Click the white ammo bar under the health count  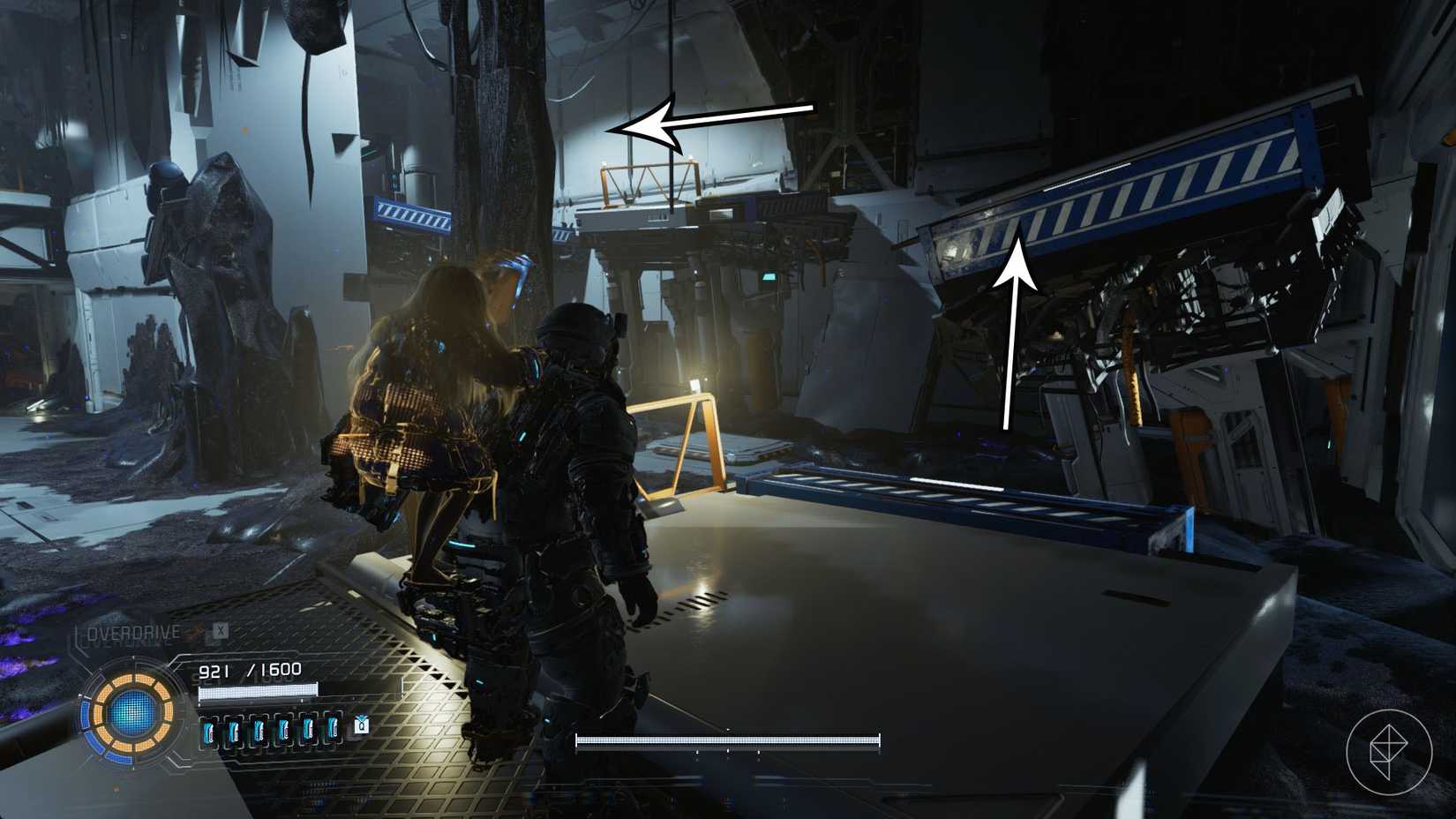[258, 691]
